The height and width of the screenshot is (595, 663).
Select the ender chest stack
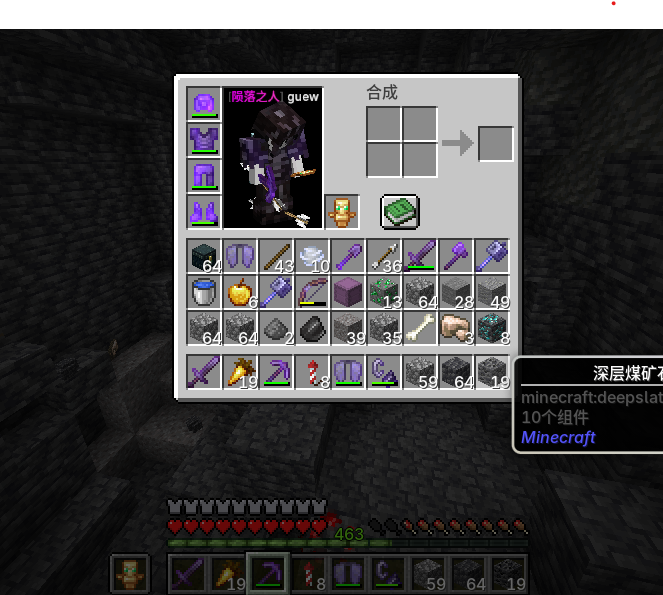[x=205, y=257]
